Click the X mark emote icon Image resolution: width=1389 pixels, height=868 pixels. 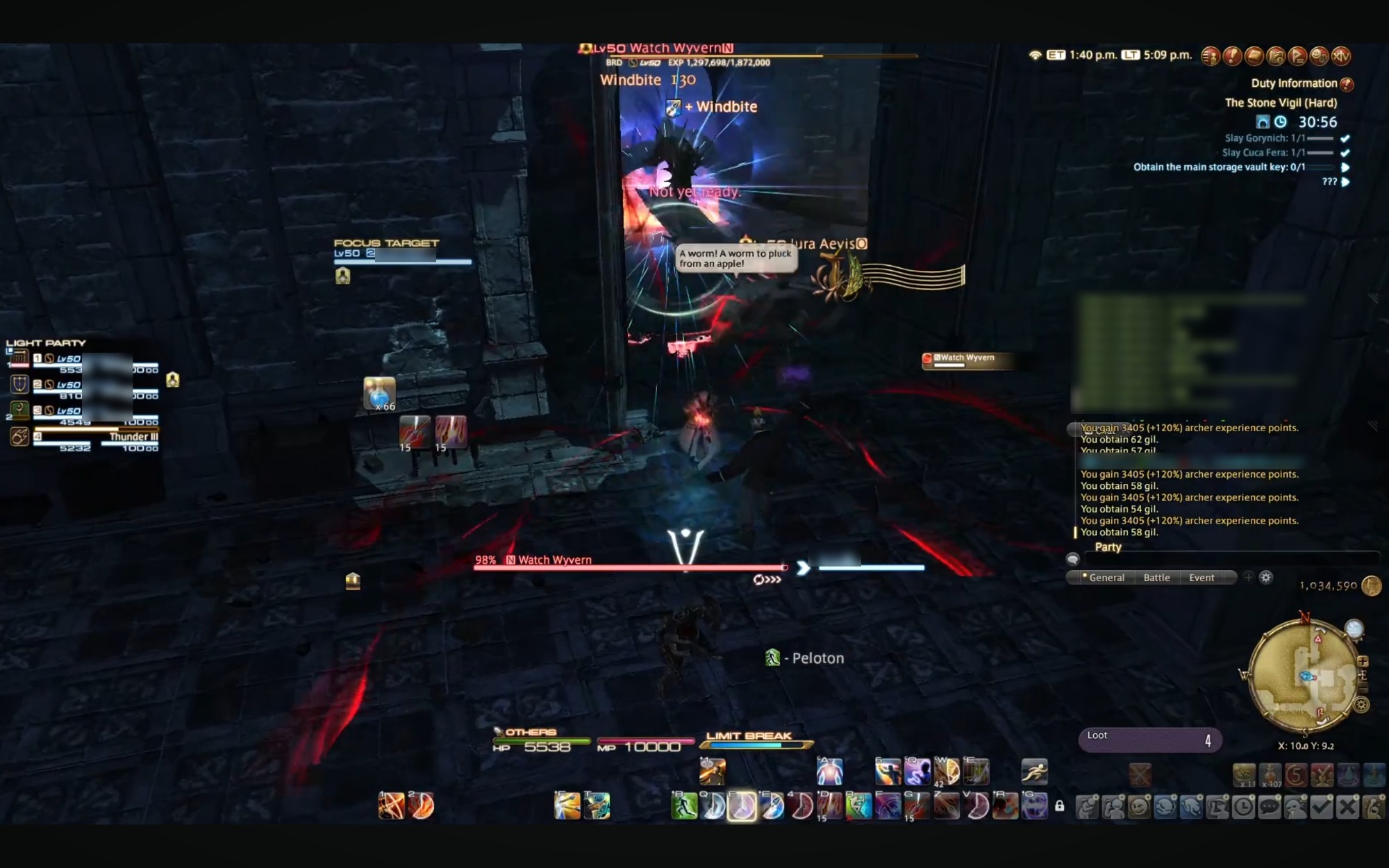tap(1347, 806)
